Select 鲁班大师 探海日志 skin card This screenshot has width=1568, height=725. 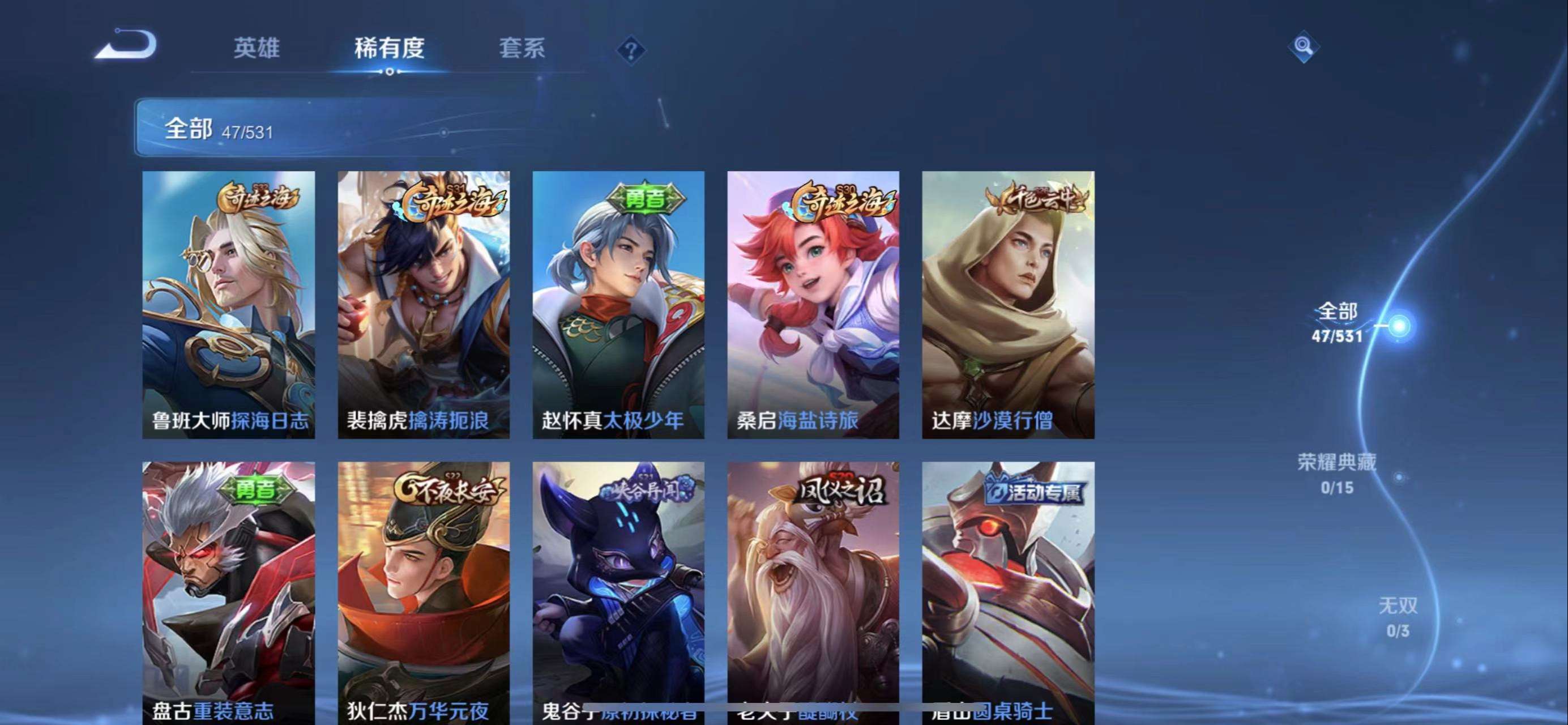pos(229,304)
